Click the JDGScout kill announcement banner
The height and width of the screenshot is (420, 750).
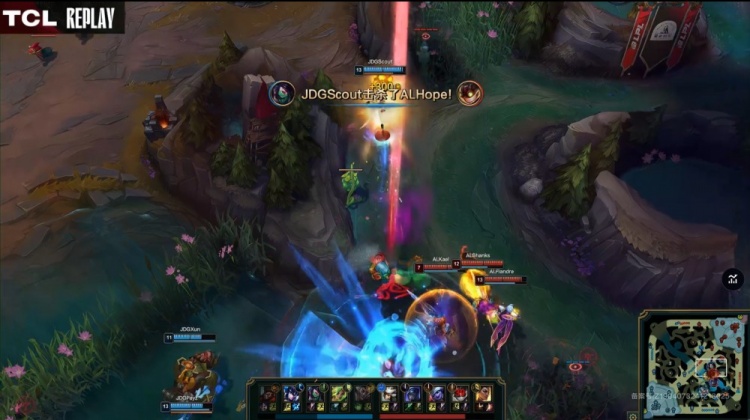click(x=375, y=94)
